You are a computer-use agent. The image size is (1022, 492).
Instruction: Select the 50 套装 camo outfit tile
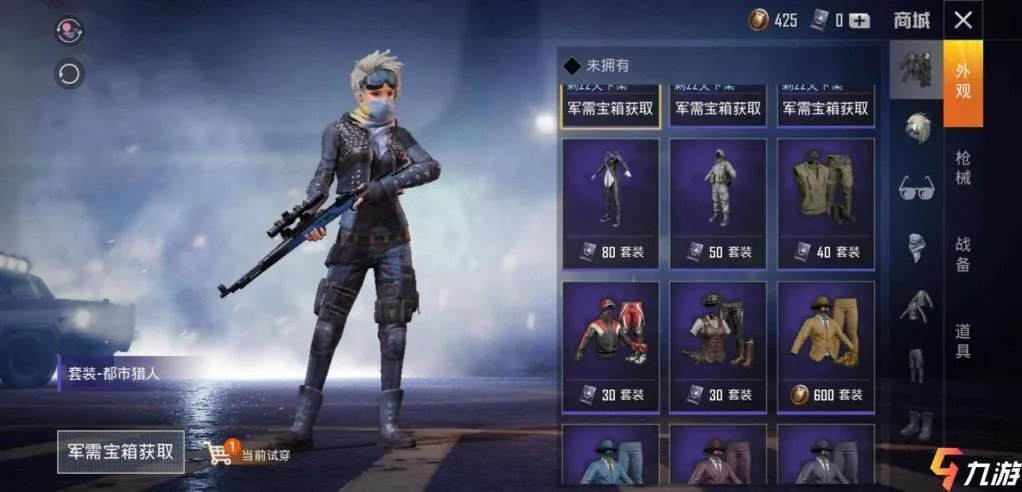click(718, 203)
